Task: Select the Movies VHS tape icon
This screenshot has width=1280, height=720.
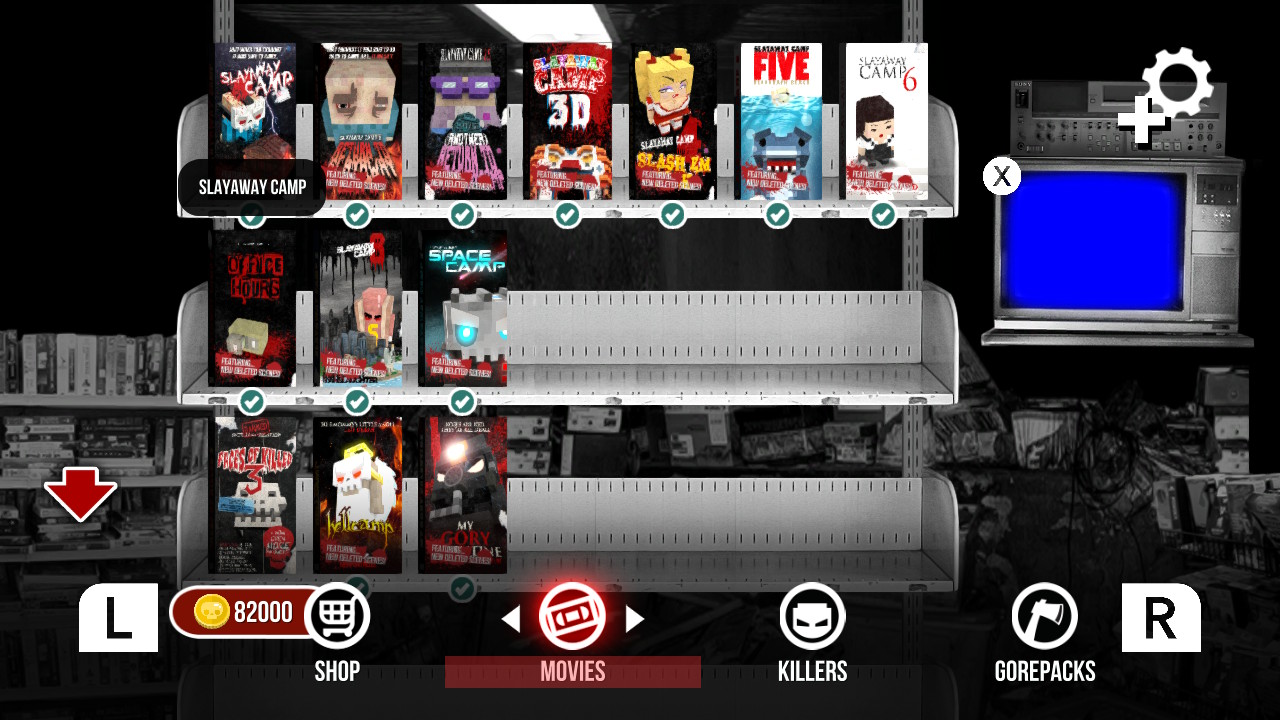Action: click(572, 616)
